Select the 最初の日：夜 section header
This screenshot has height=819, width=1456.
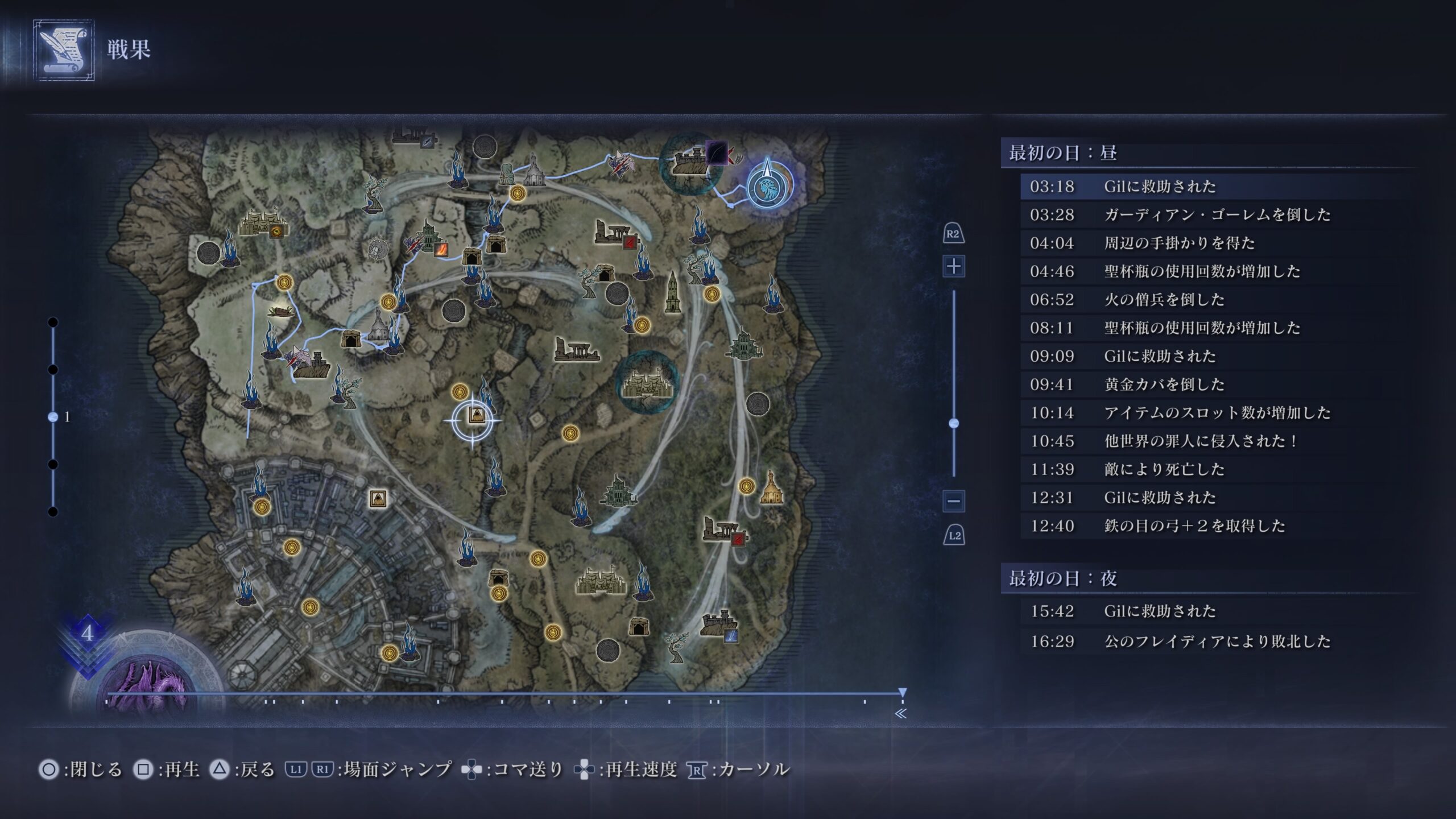pos(1062,579)
